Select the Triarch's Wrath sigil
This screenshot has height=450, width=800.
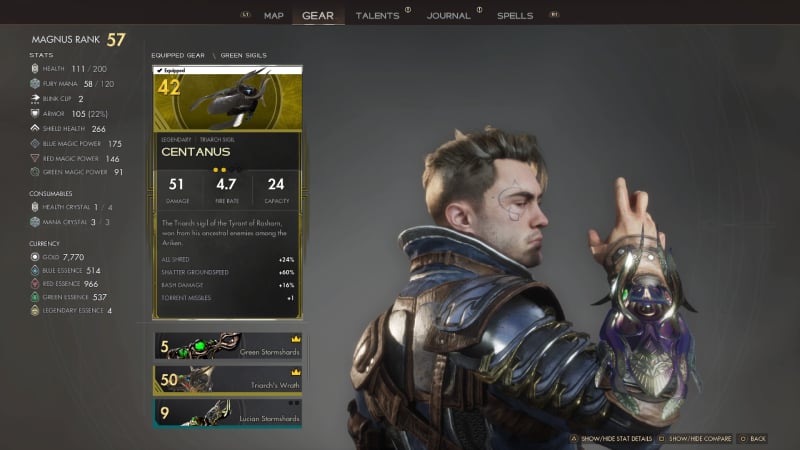click(x=227, y=379)
